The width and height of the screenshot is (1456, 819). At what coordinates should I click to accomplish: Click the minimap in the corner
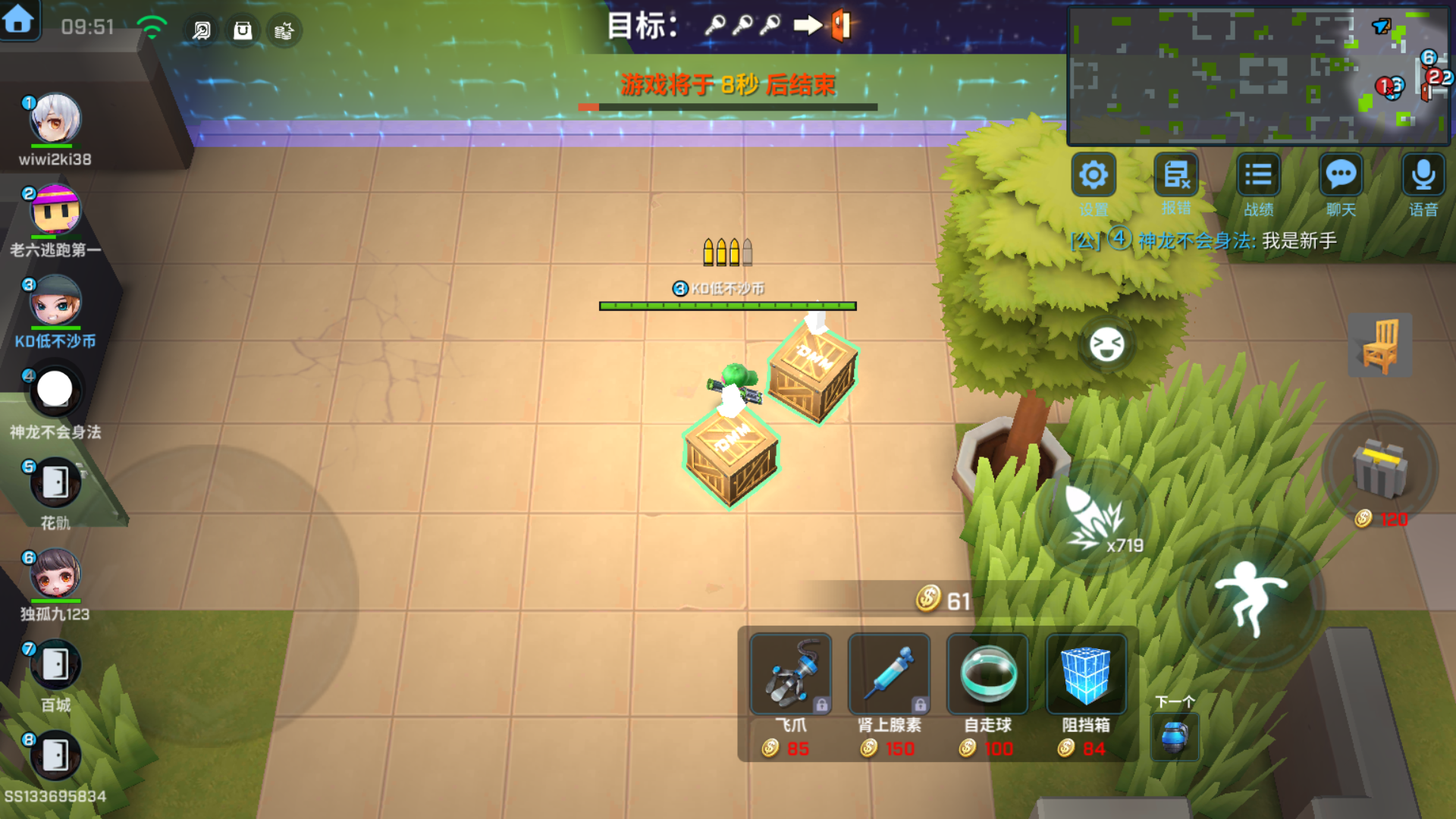pyautogui.click(x=1259, y=76)
